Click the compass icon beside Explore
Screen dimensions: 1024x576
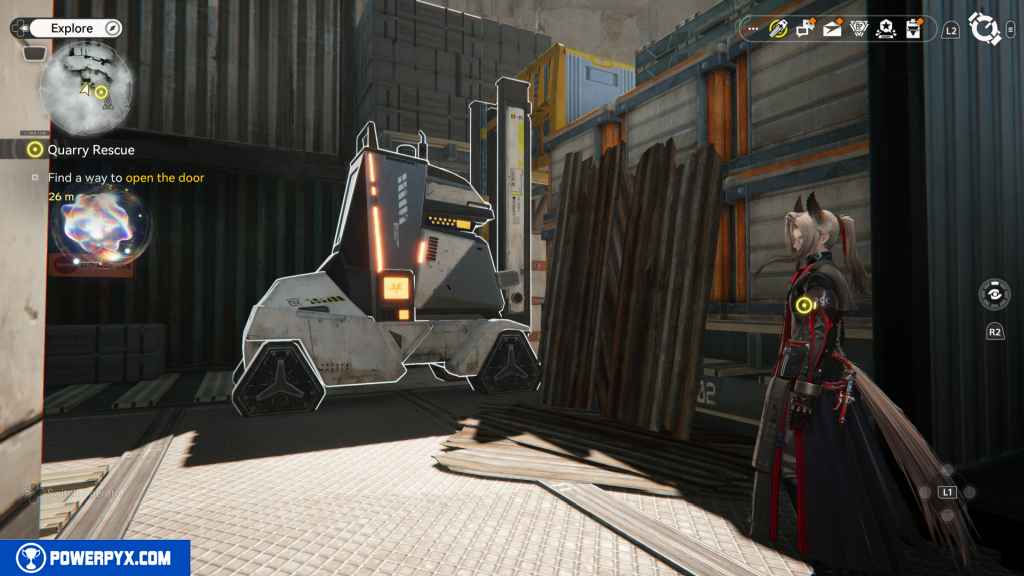click(112, 28)
